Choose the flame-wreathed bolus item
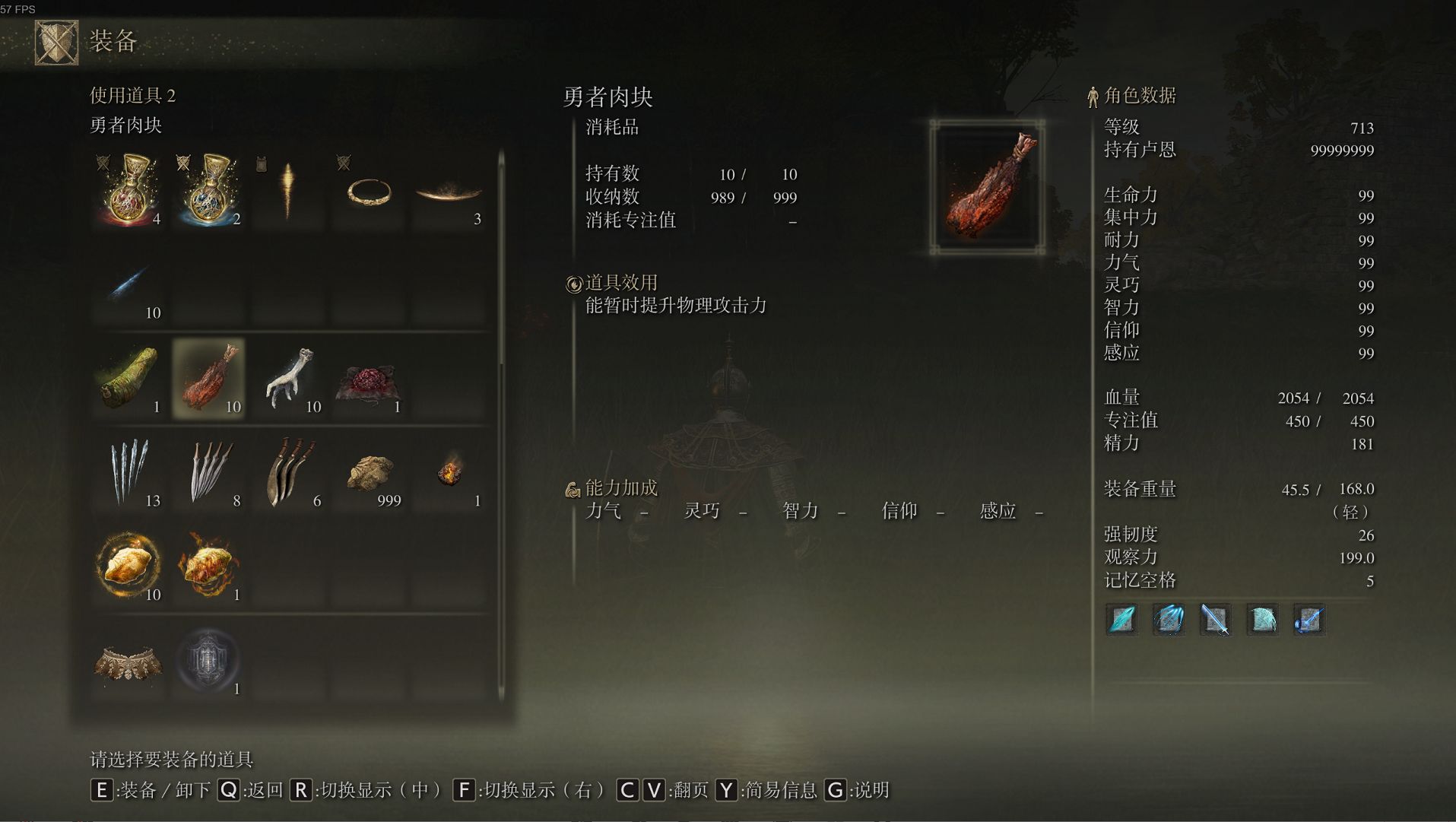The height and width of the screenshot is (822, 1456). tap(209, 567)
